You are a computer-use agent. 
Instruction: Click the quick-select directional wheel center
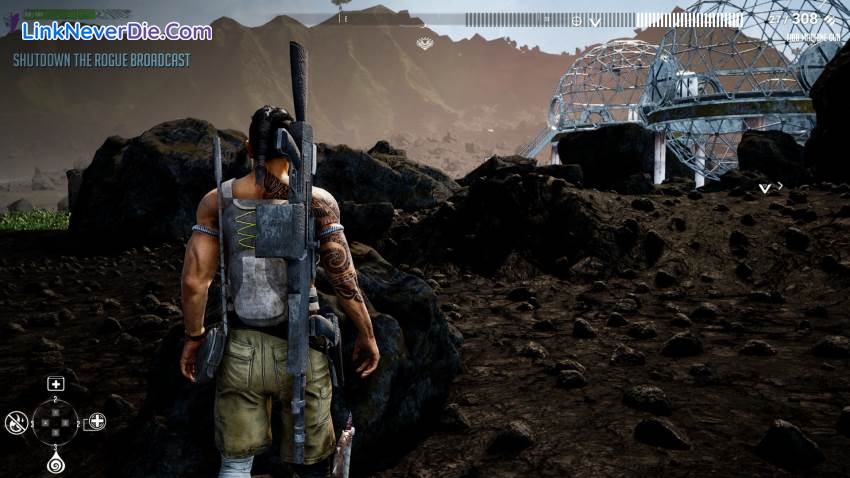(x=56, y=423)
